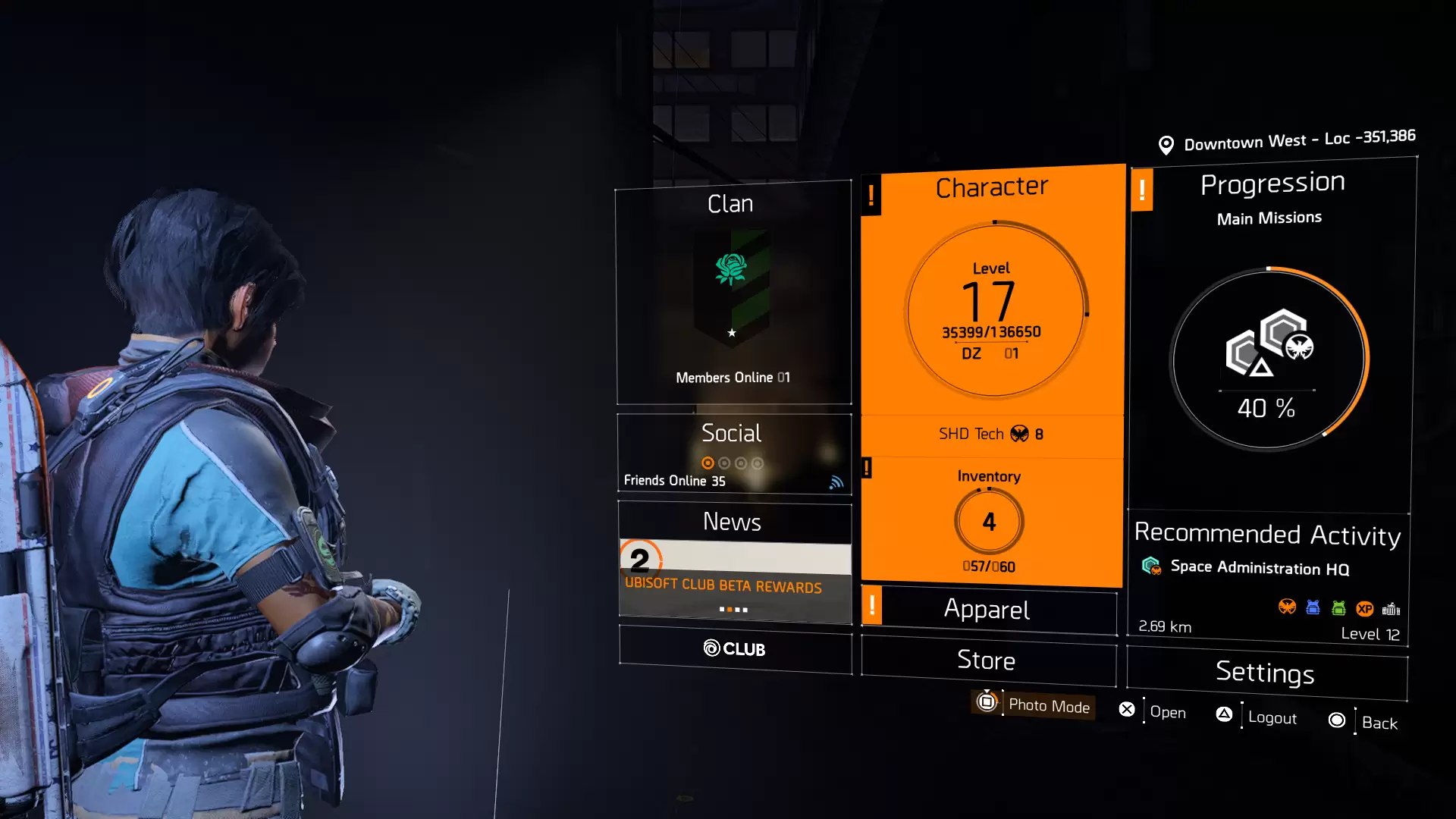Open the Progression Main Missions panel

1271,334
